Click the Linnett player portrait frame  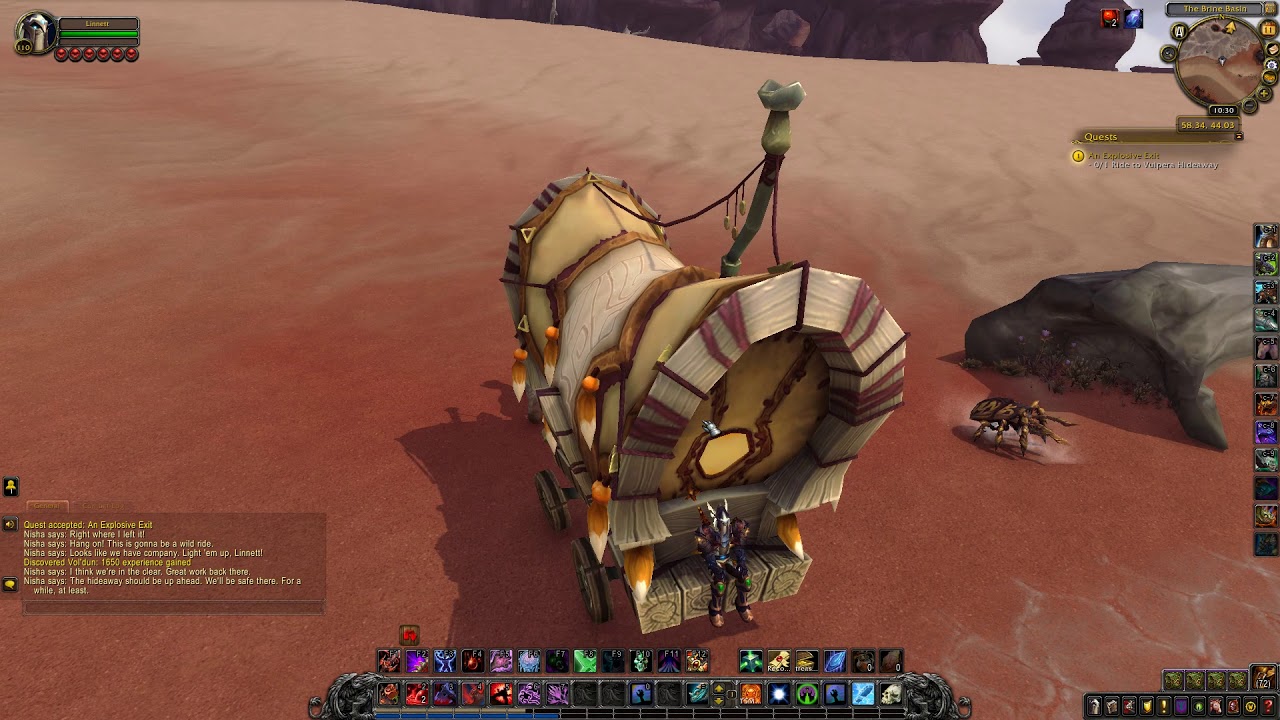(x=34, y=33)
